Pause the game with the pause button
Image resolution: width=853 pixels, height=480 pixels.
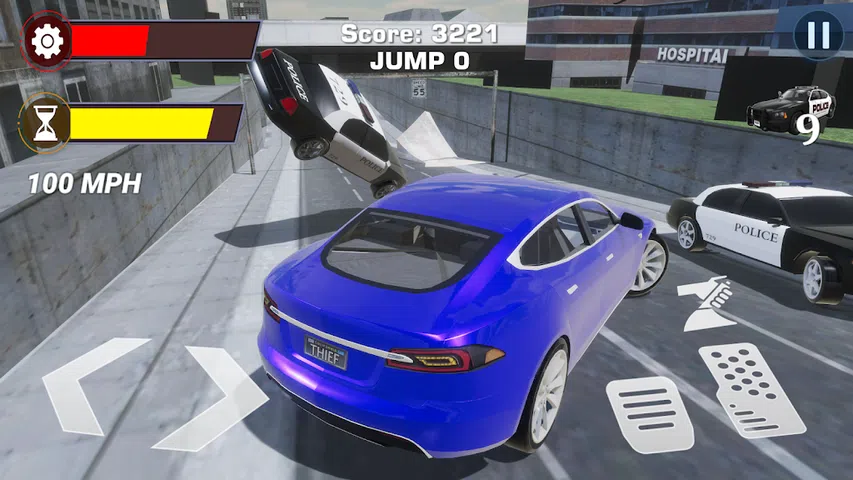click(x=818, y=36)
